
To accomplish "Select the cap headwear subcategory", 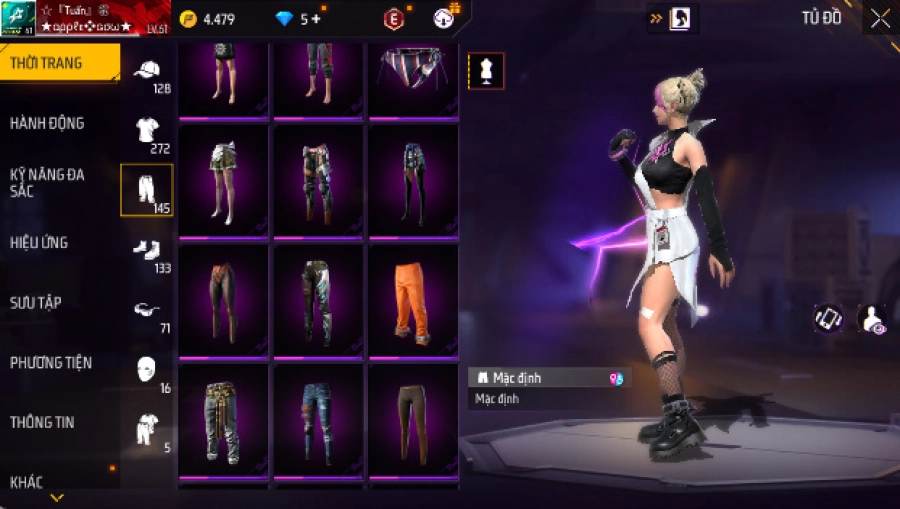I will (x=147, y=72).
